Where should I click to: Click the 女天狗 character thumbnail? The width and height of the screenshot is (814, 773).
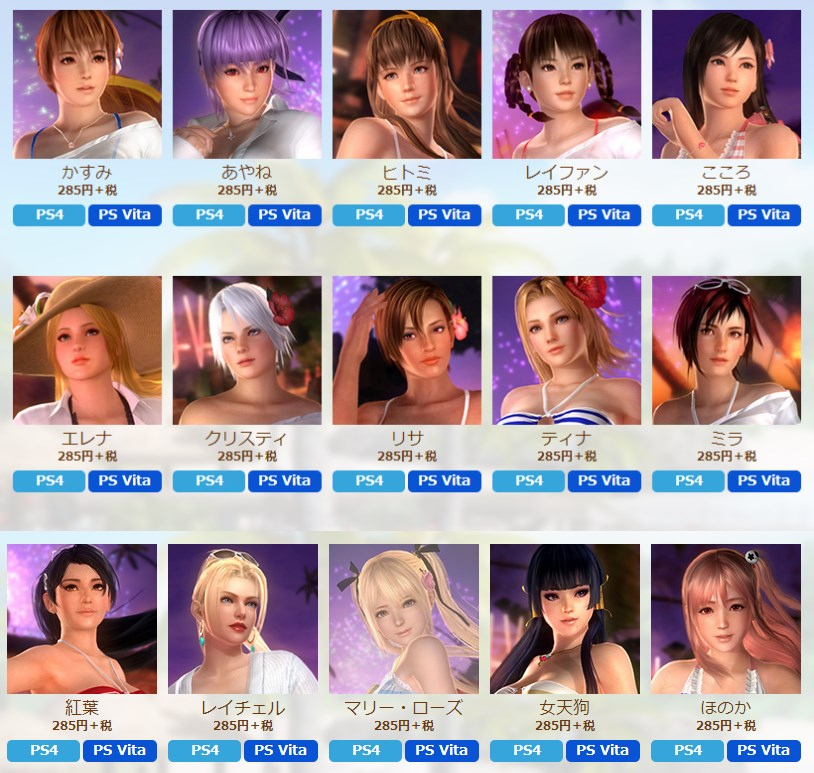click(565, 619)
